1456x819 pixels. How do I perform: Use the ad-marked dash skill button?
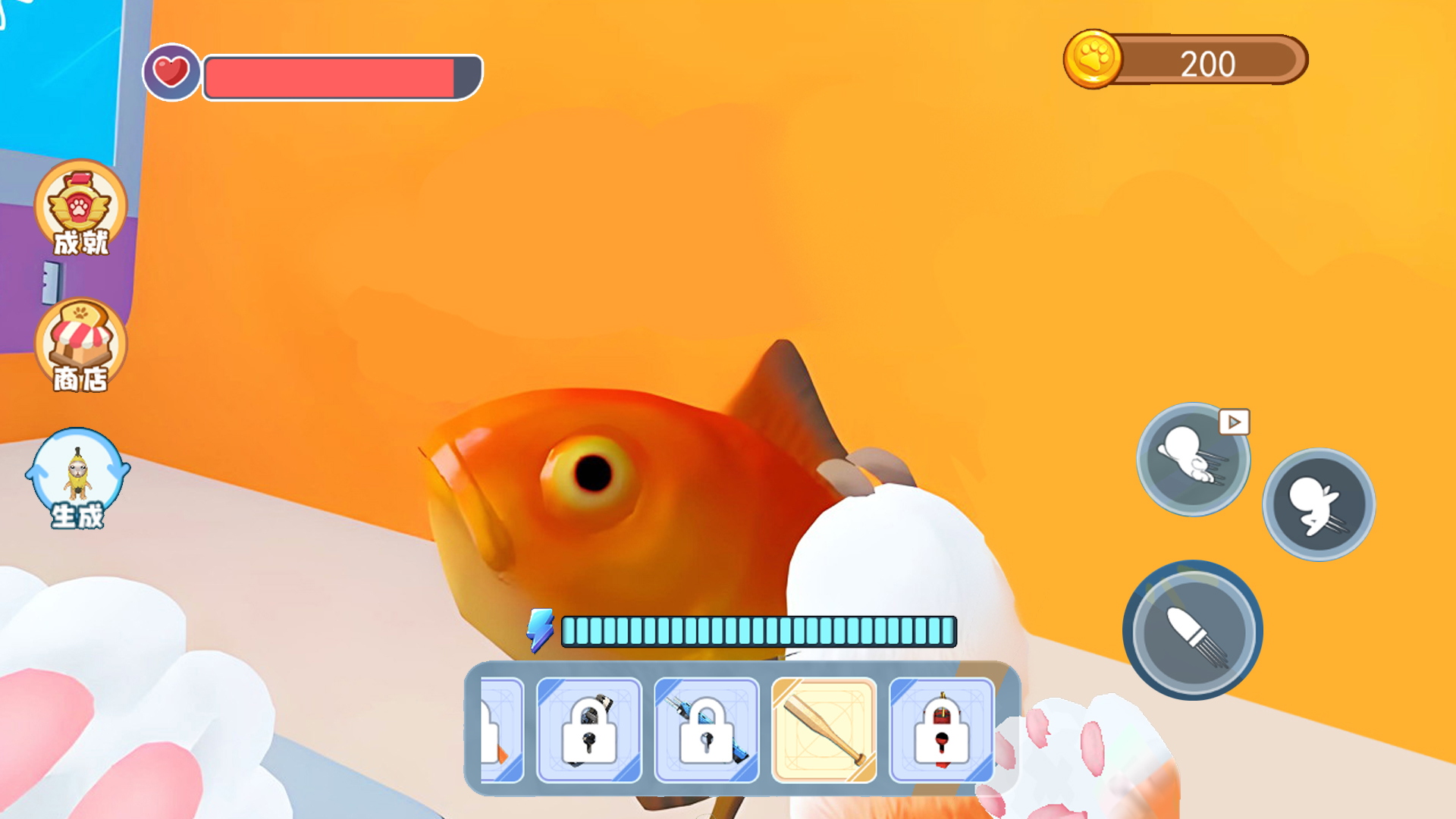click(1193, 459)
